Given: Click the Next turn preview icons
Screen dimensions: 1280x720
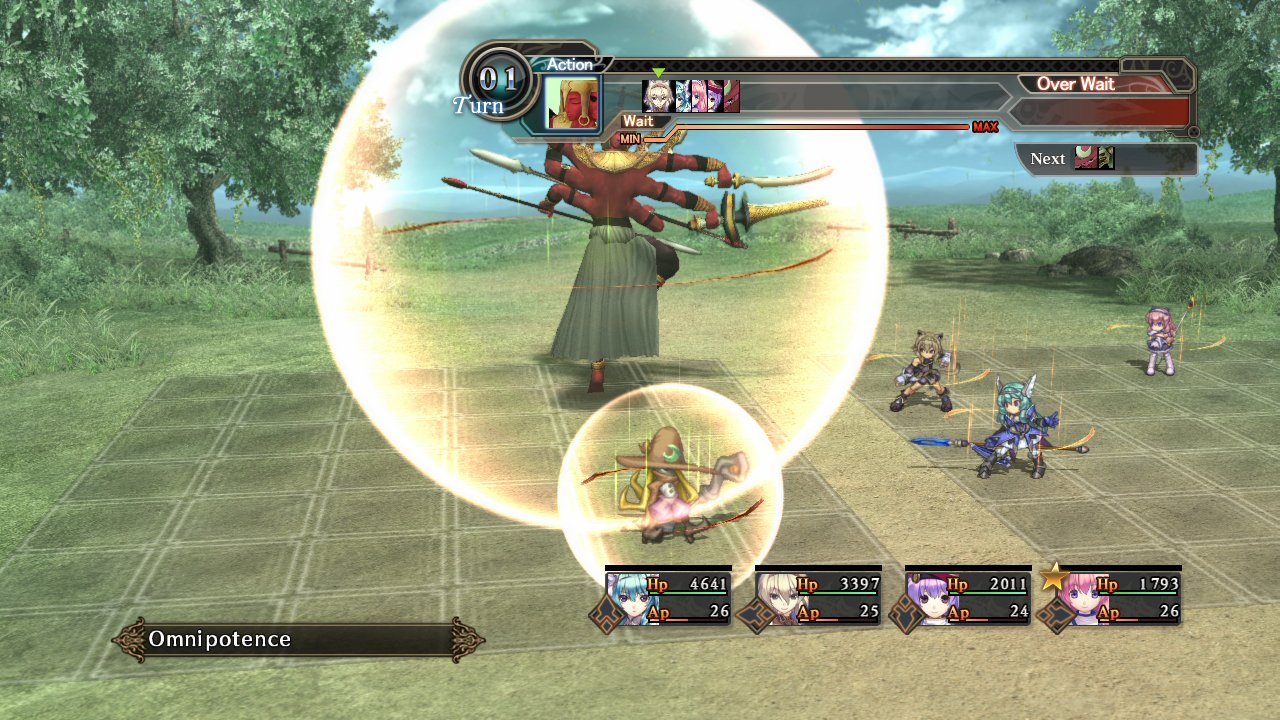Looking at the screenshot, I should [x=1094, y=158].
